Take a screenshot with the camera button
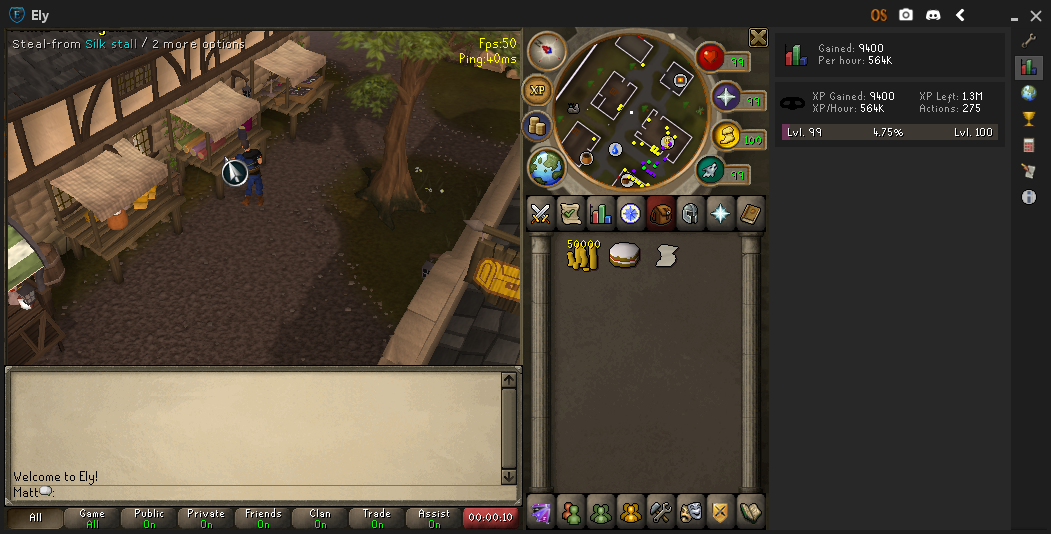 coord(906,15)
